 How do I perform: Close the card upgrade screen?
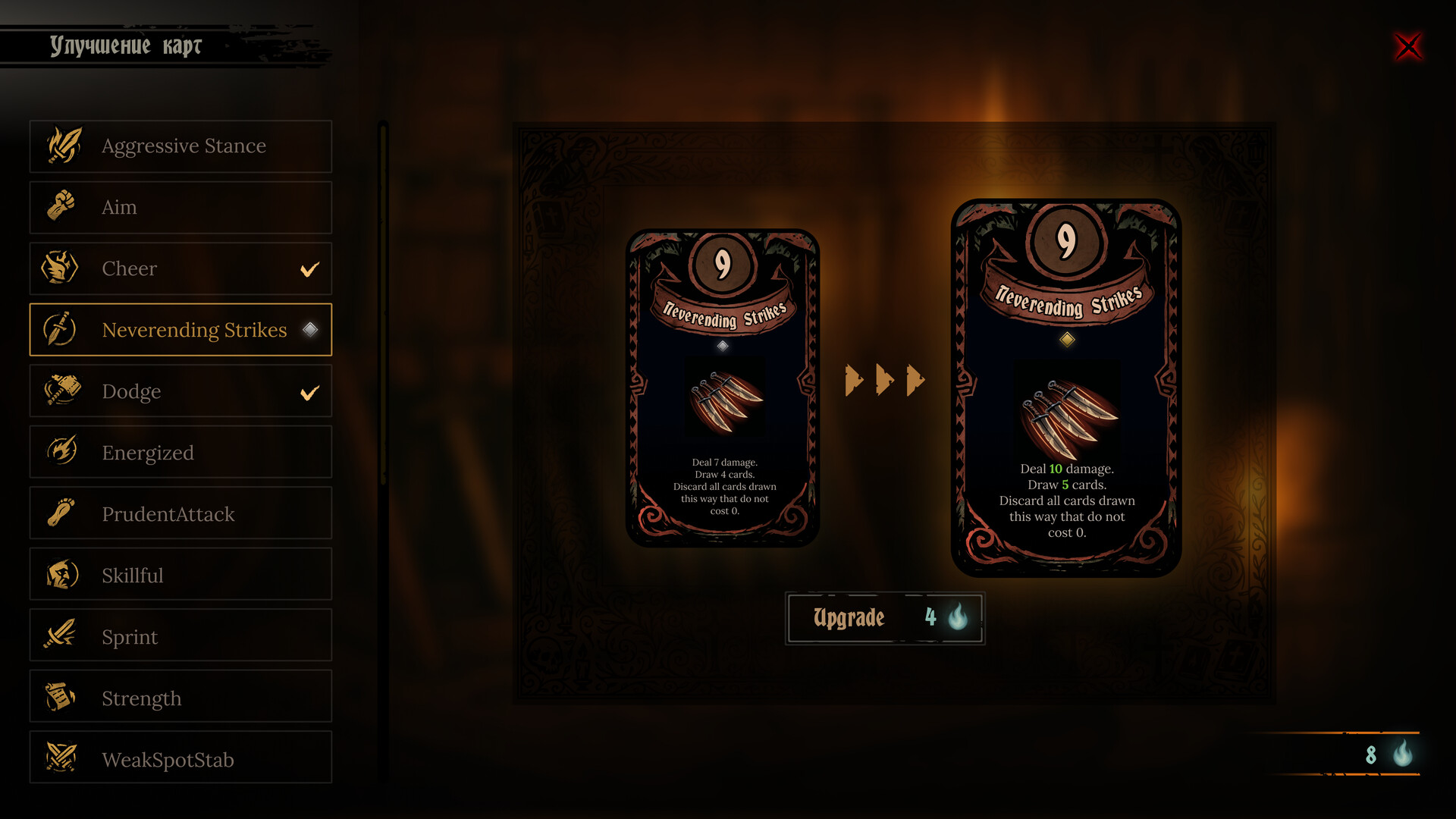1408,47
